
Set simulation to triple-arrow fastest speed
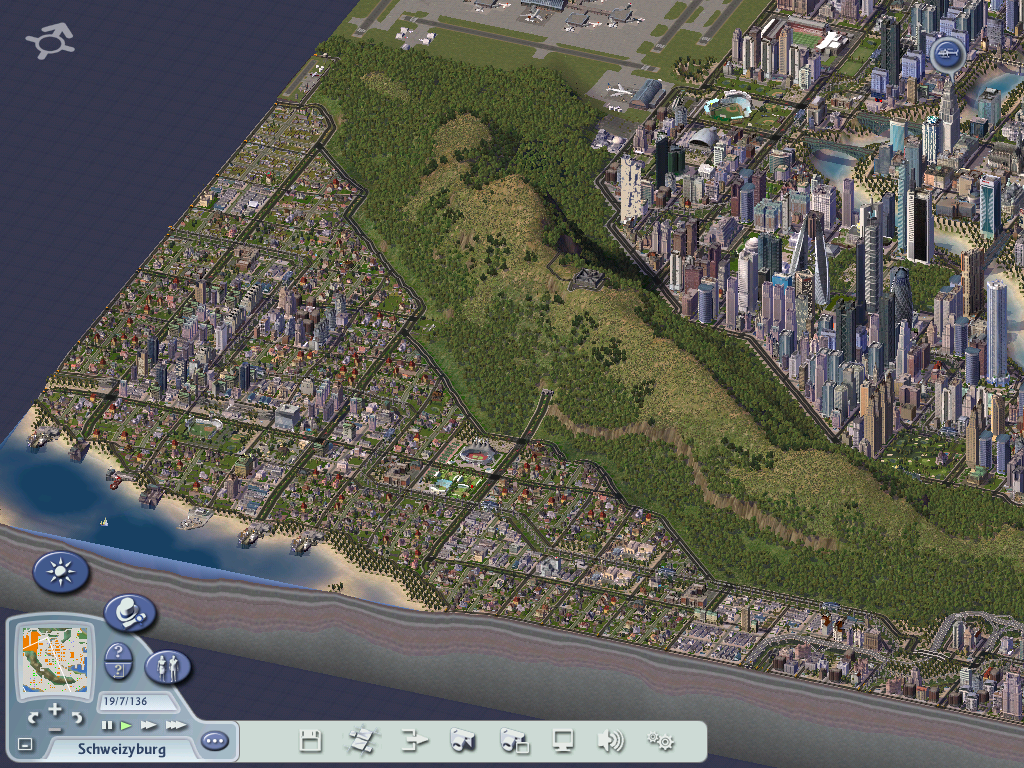[x=175, y=725]
